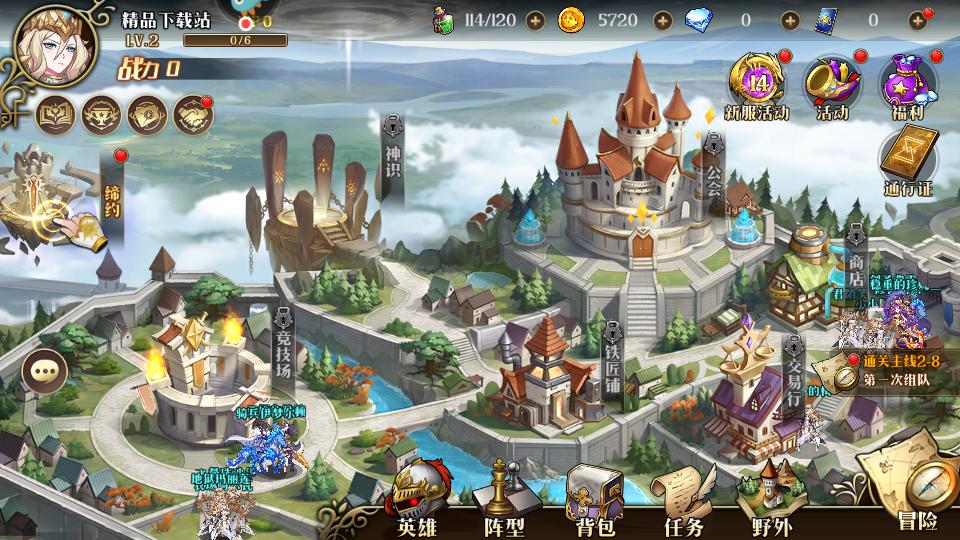The image size is (960, 540).
Task: Open 福利 welfare gift bag
Action: 907,84
